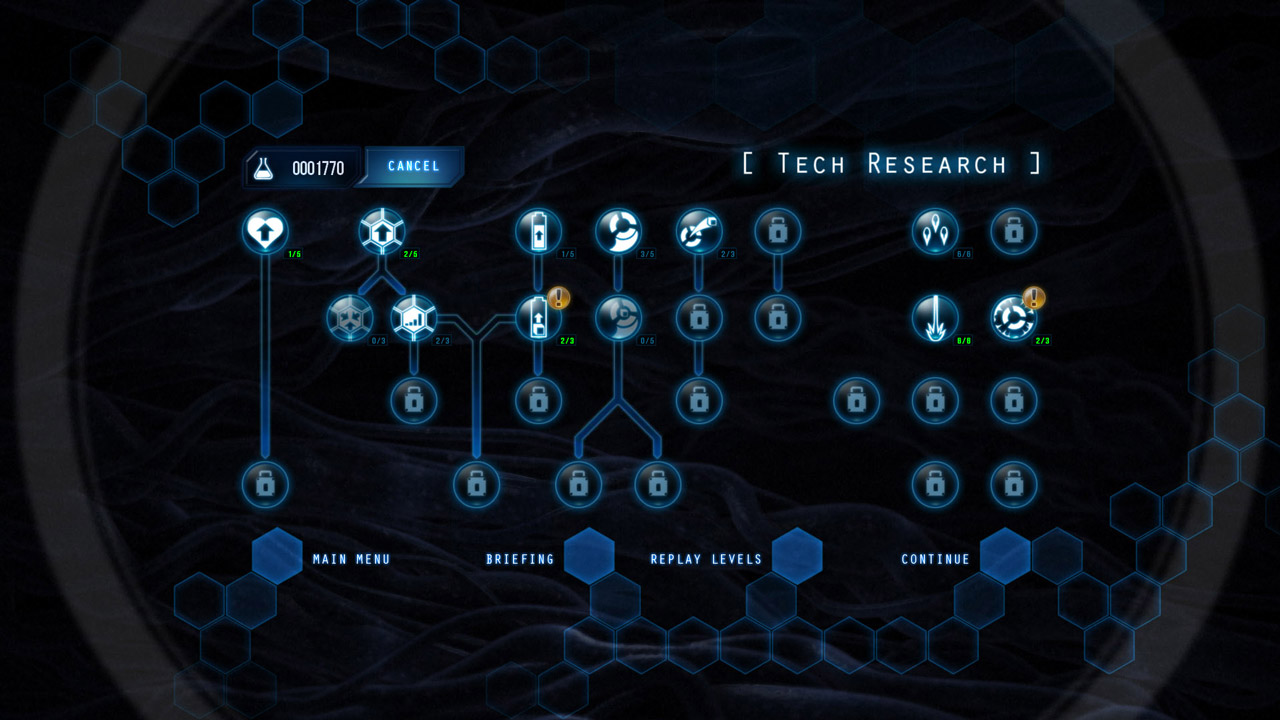The height and width of the screenshot is (720, 1280).
Task: Click the exclamation badge on the battery node
Action: click(x=559, y=296)
